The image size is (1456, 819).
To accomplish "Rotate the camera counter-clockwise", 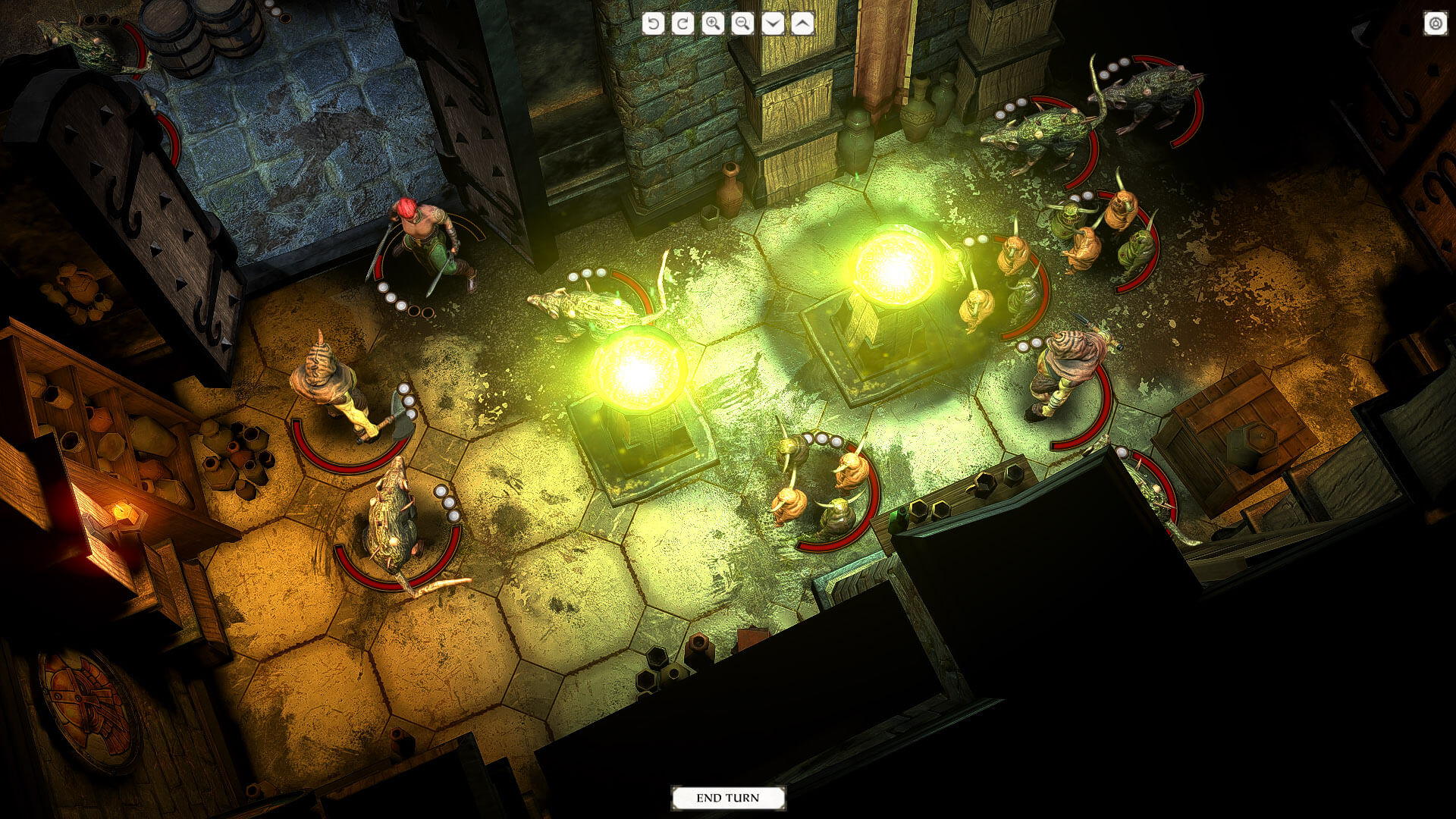I will pyautogui.click(x=653, y=24).
